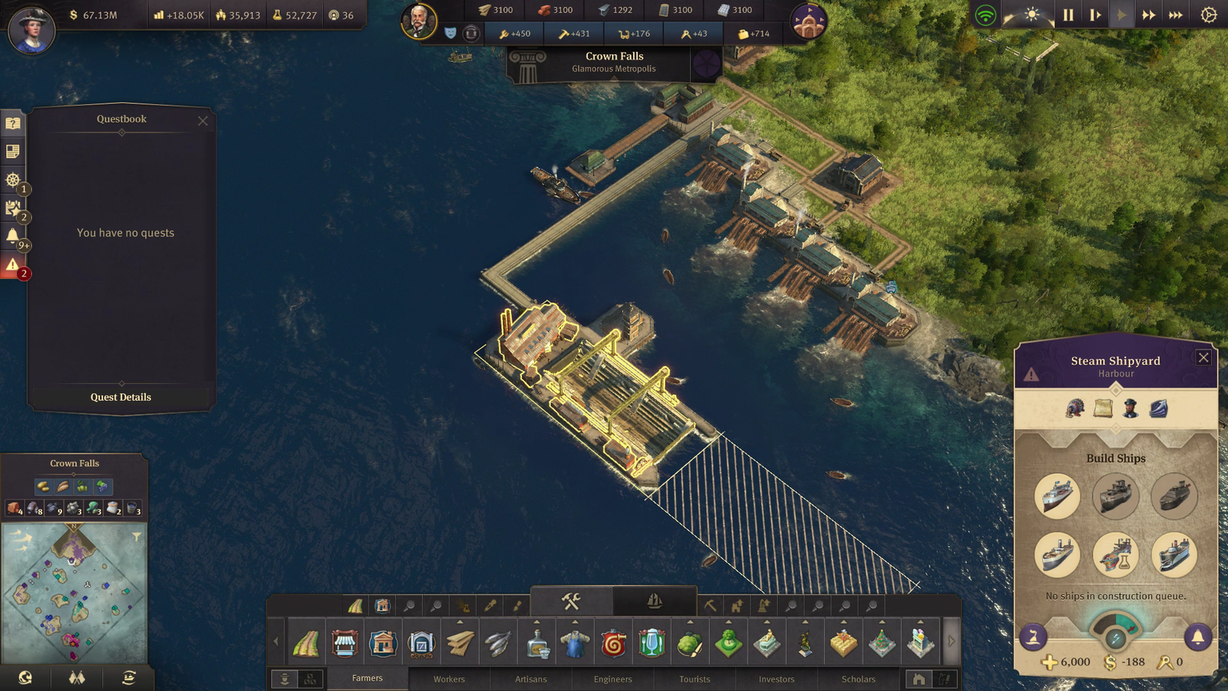Viewport: 1228px width, 691px height.
Task: Select the Tourists tab
Action: tap(695, 679)
